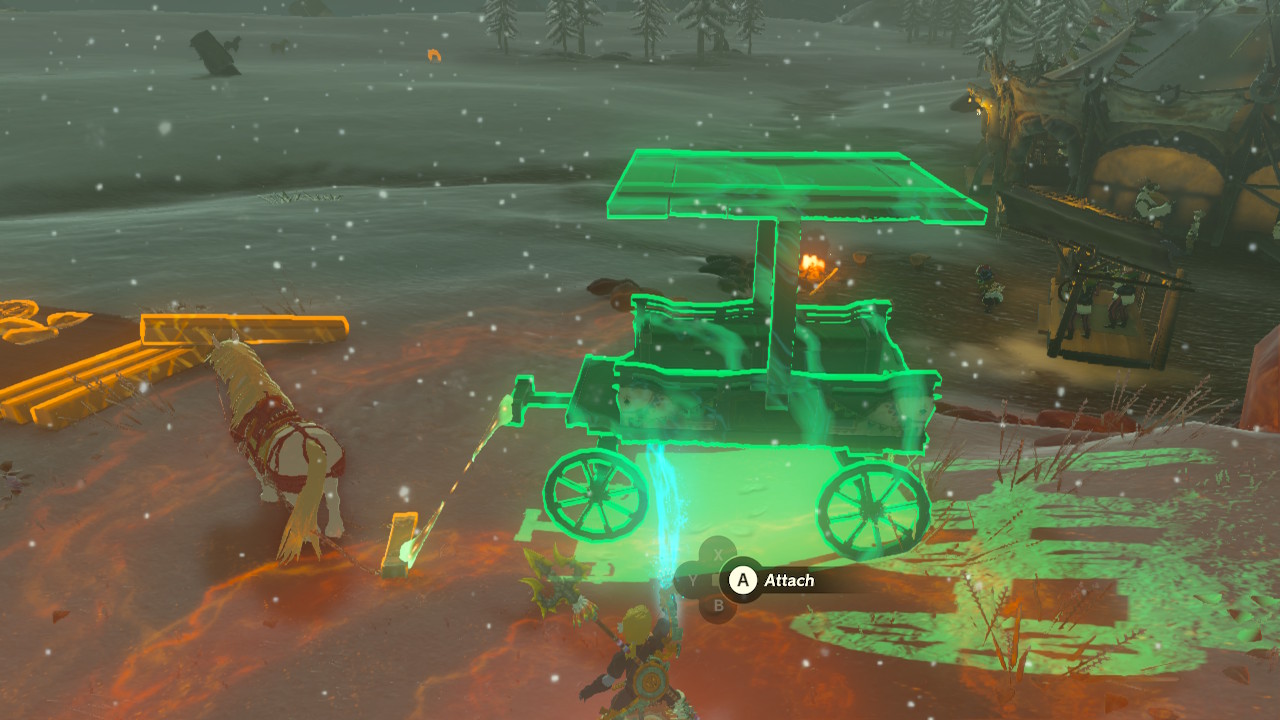Click the white A button circle
Image resolution: width=1280 pixels, height=720 pixels.
[x=744, y=579]
